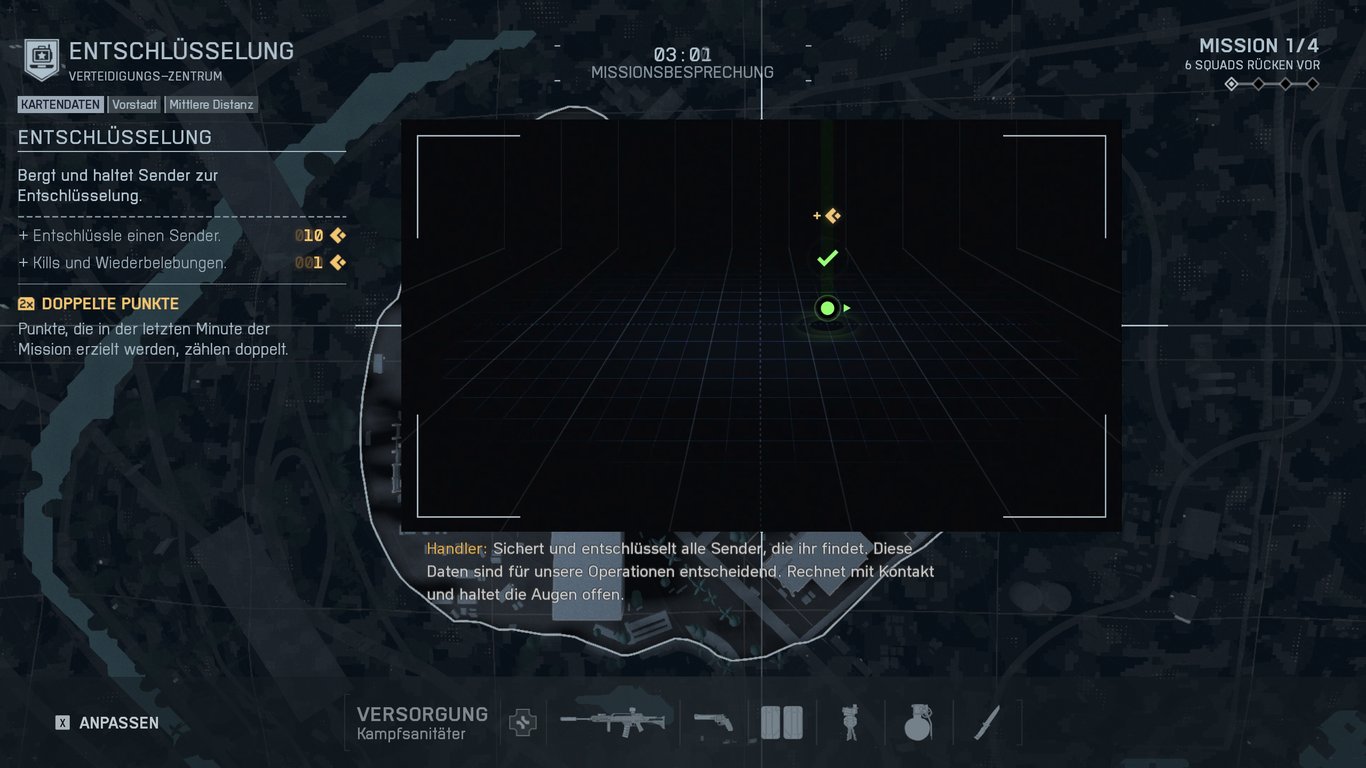Click diamond icon beside Kills und Wiederbelebungen
1366x768 pixels.
tap(336, 262)
